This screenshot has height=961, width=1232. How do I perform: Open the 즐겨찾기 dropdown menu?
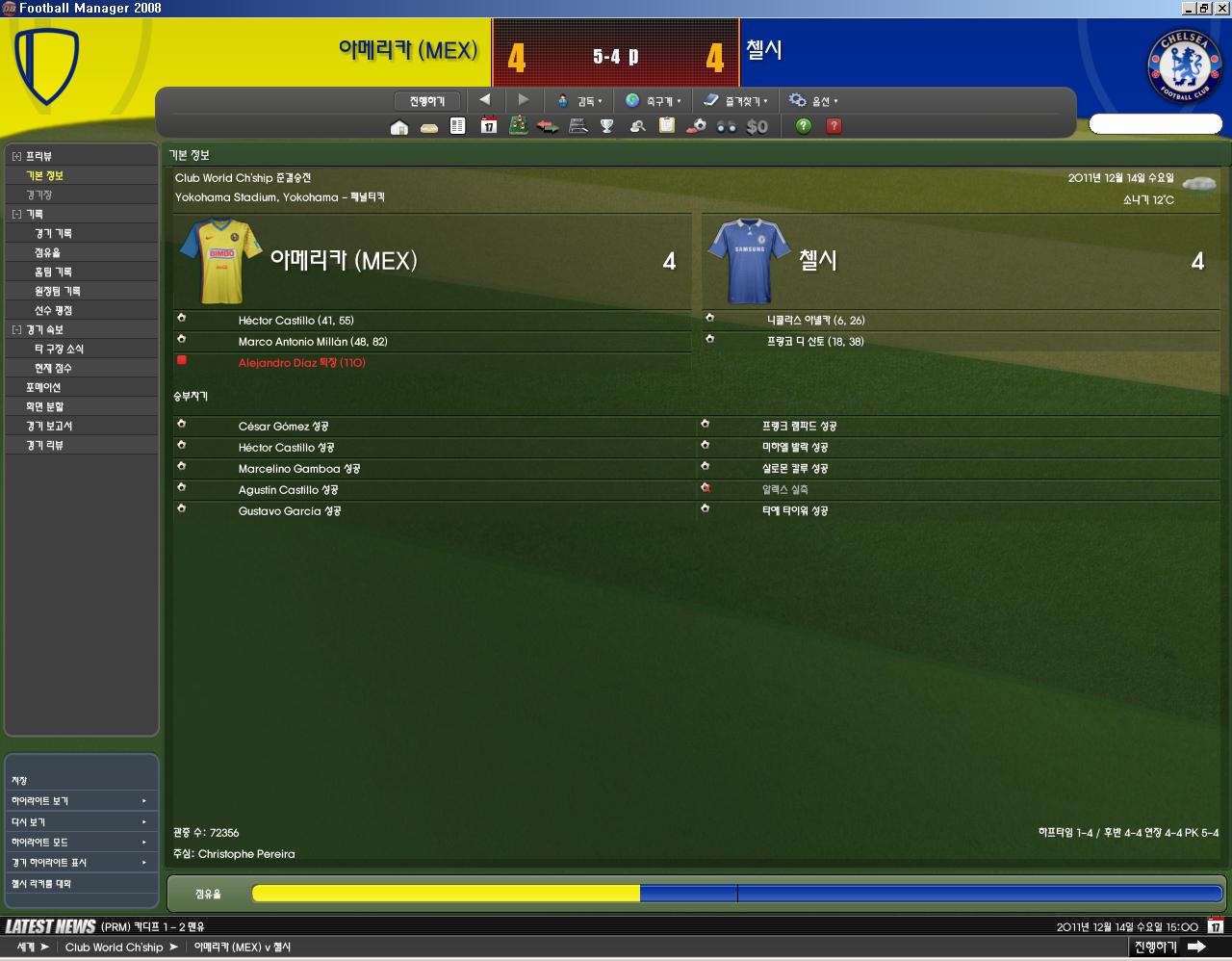tap(735, 101)
